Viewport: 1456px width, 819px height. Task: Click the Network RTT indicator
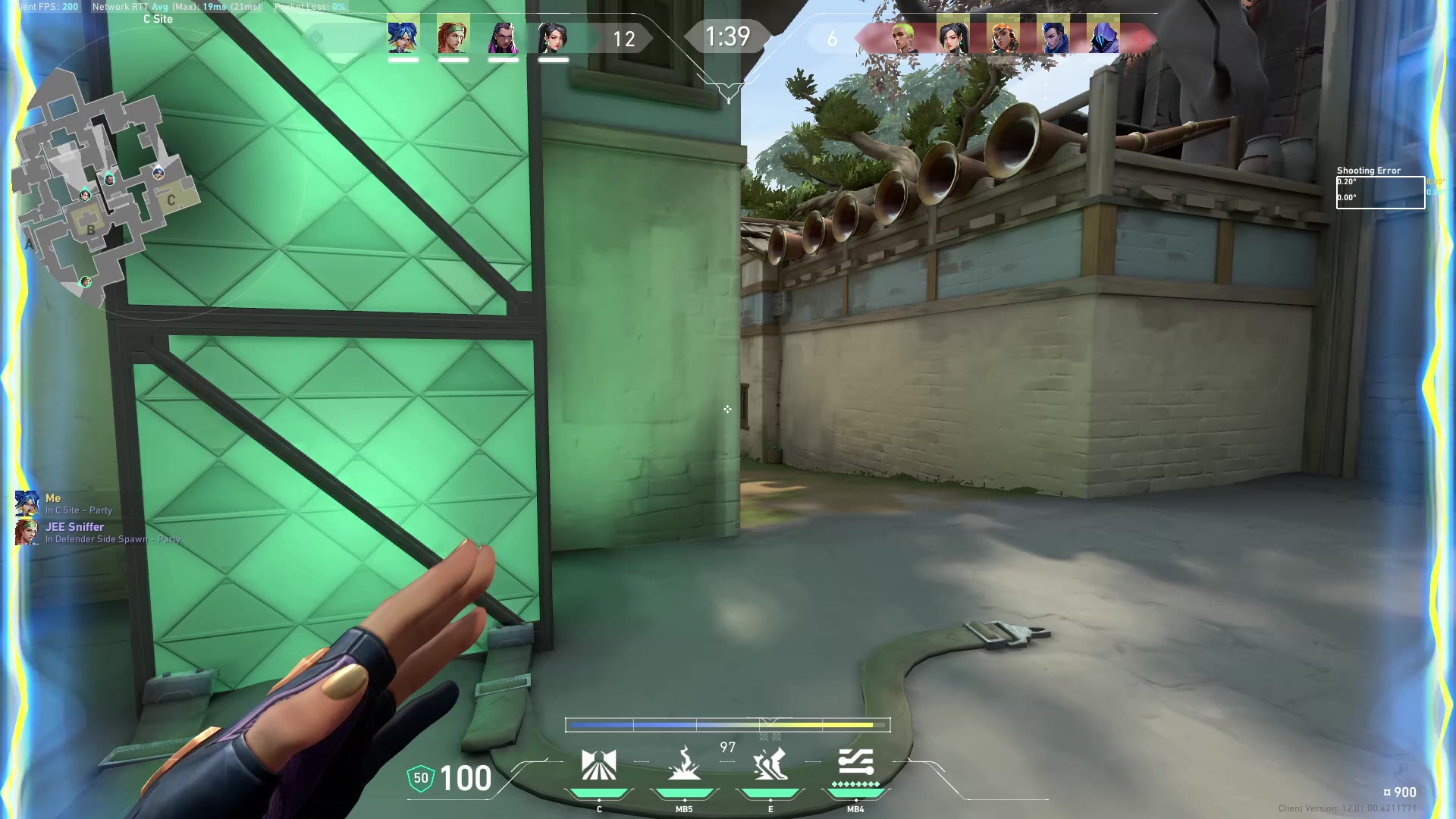174,6
